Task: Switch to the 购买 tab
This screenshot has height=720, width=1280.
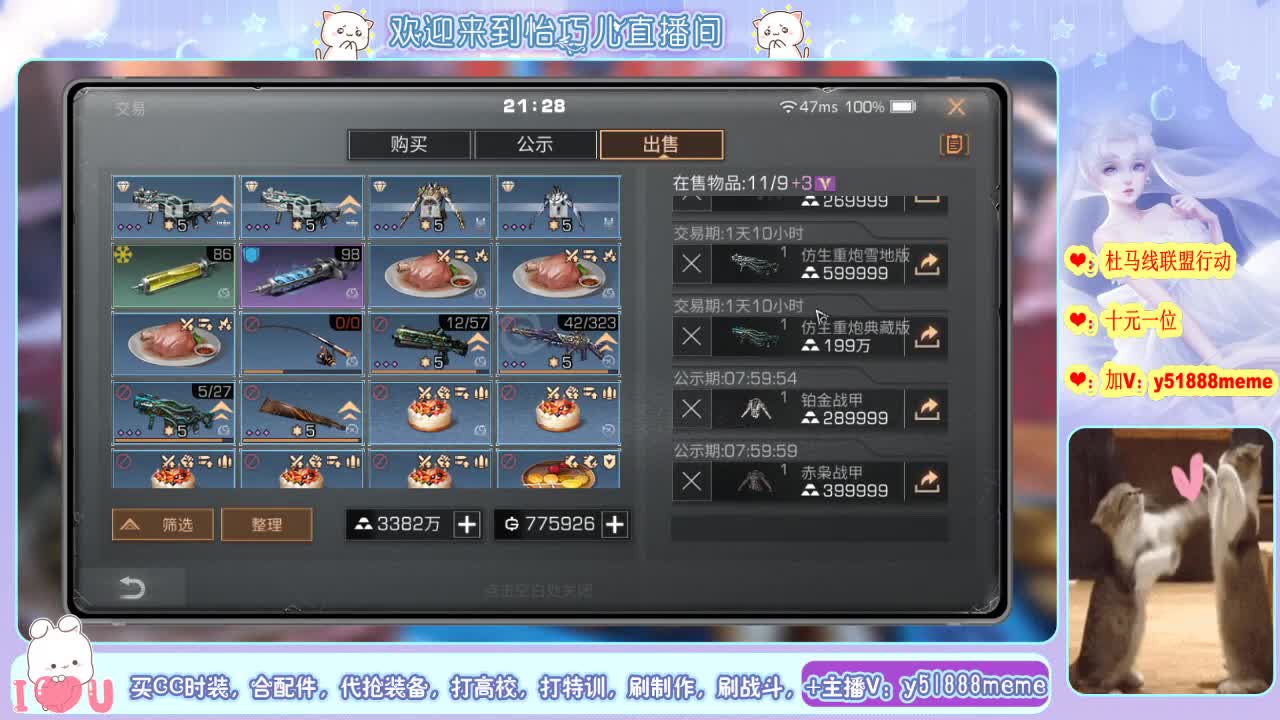Action: click(409, 144)
